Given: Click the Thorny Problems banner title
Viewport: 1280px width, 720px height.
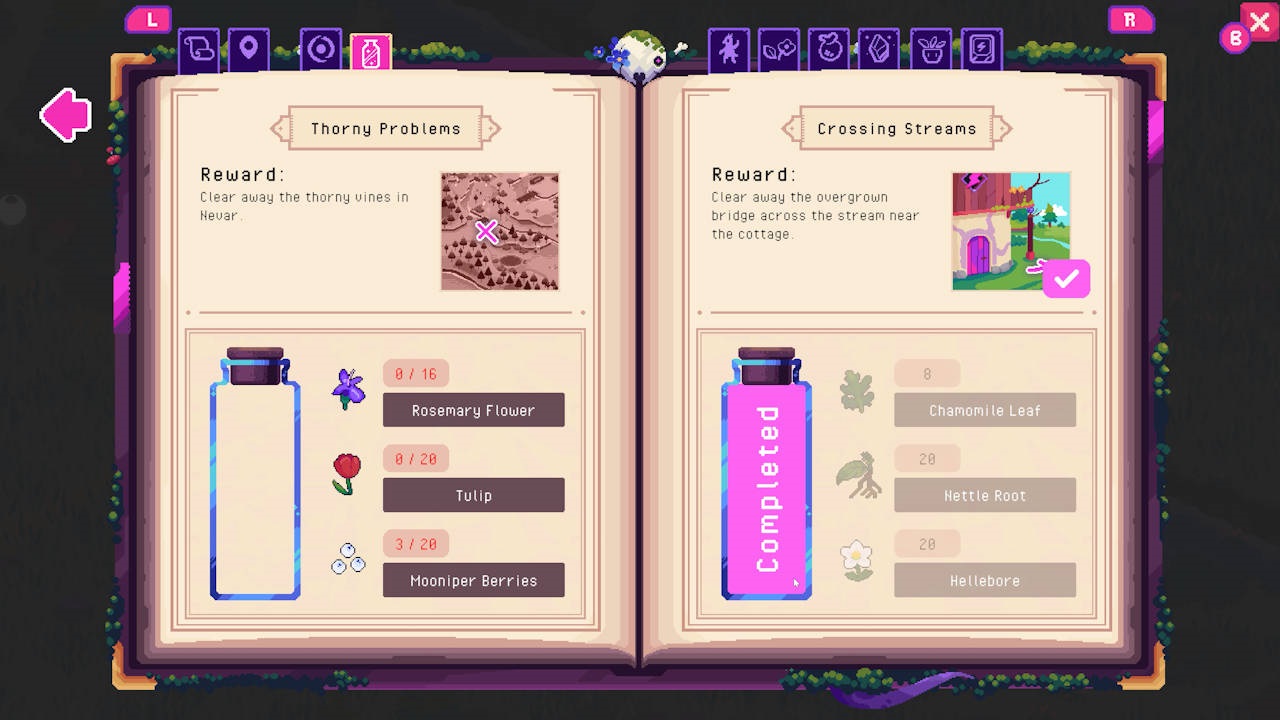Looking at the screenshot, I should pos(384,128).
